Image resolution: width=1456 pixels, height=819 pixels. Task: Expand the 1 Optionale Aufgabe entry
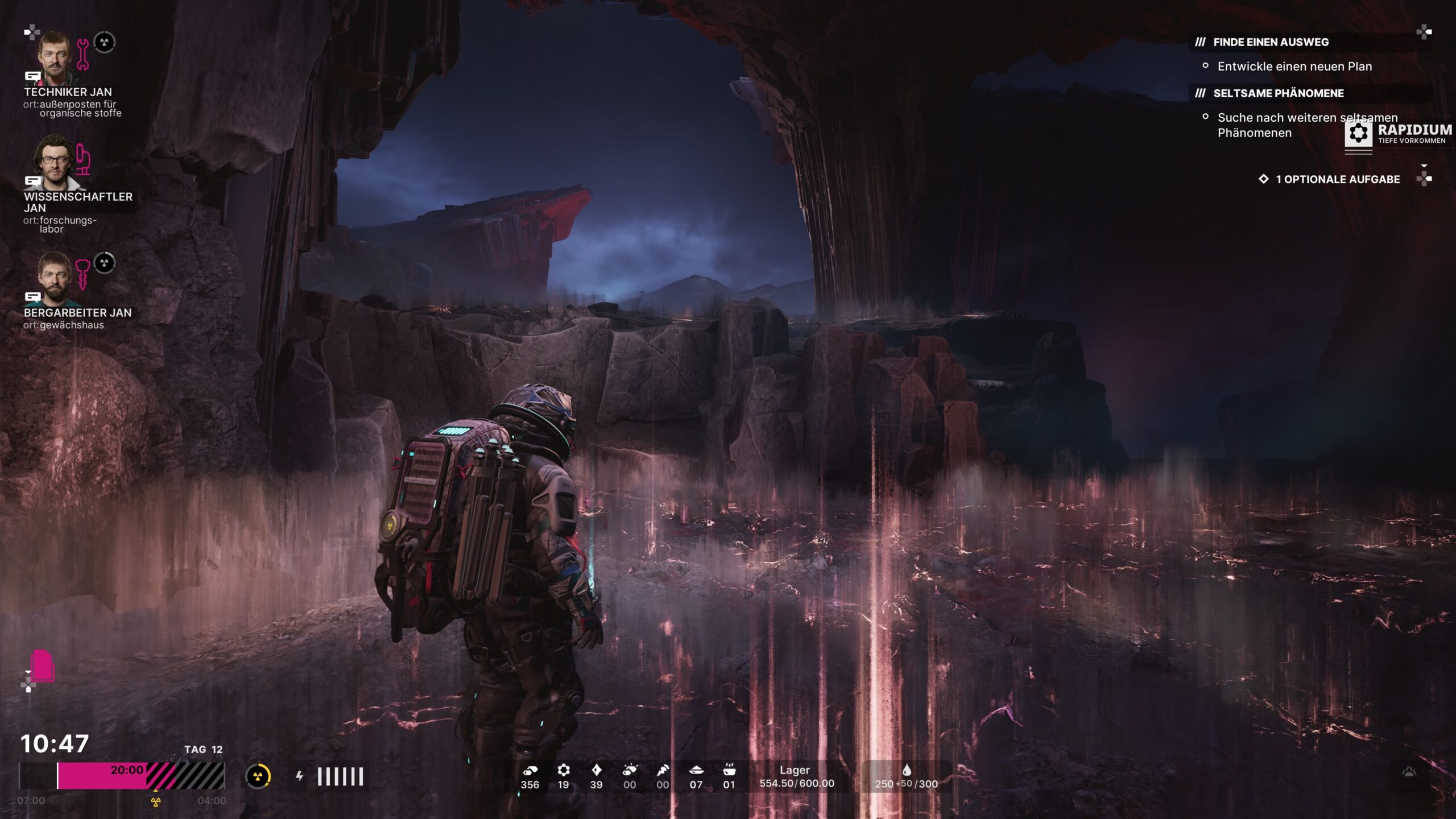(x=1337, y=179)
